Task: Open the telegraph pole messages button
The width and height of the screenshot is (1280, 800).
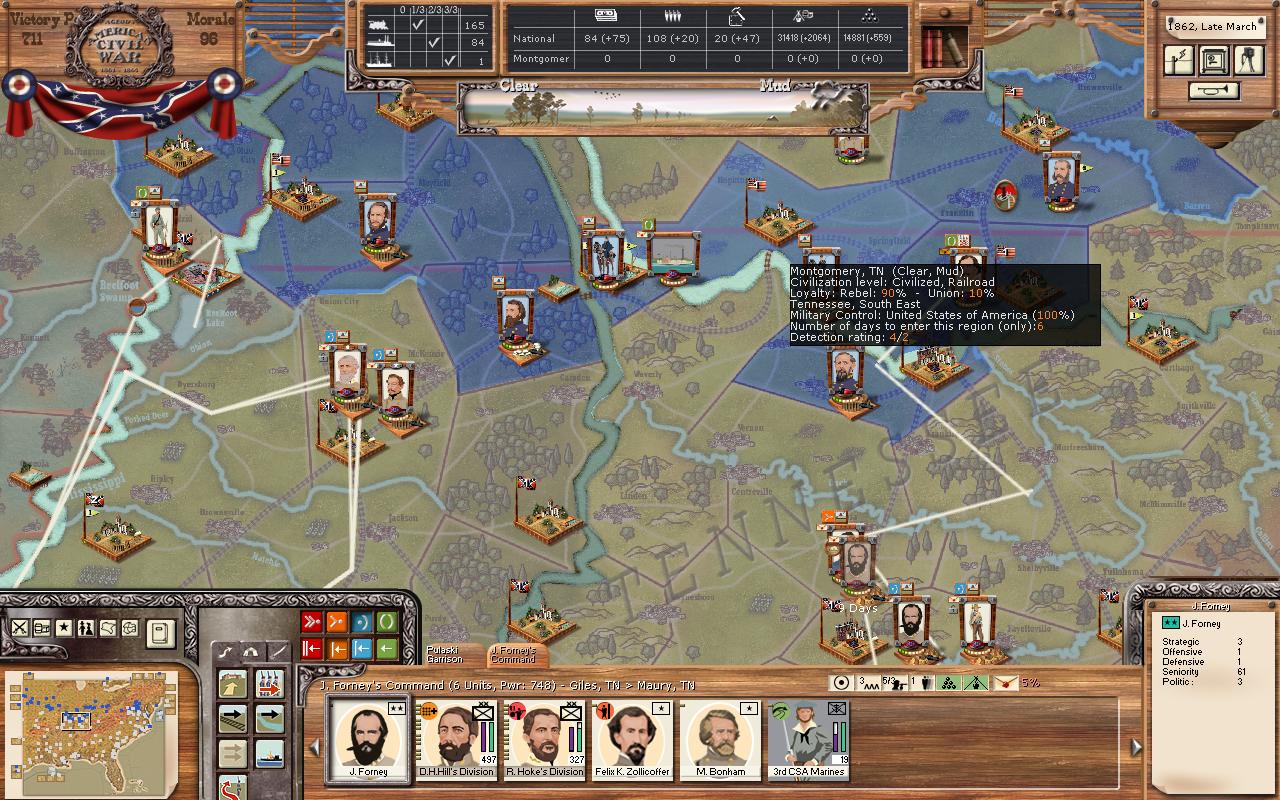Action: click(1179, 60)
